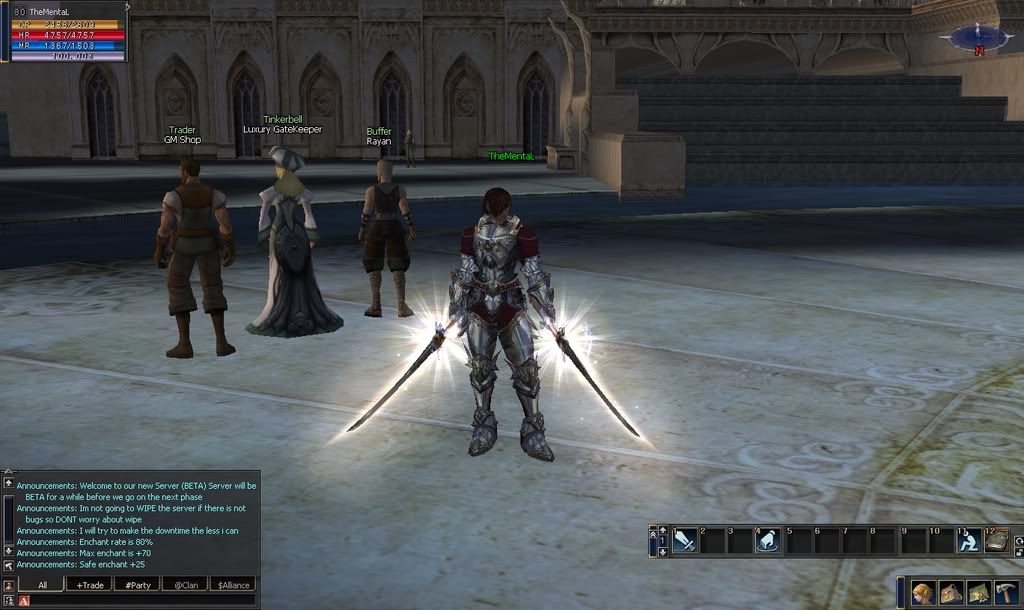Switch shortcut bar page with down arrow
Screen dimensions: 1024x610
662,552
